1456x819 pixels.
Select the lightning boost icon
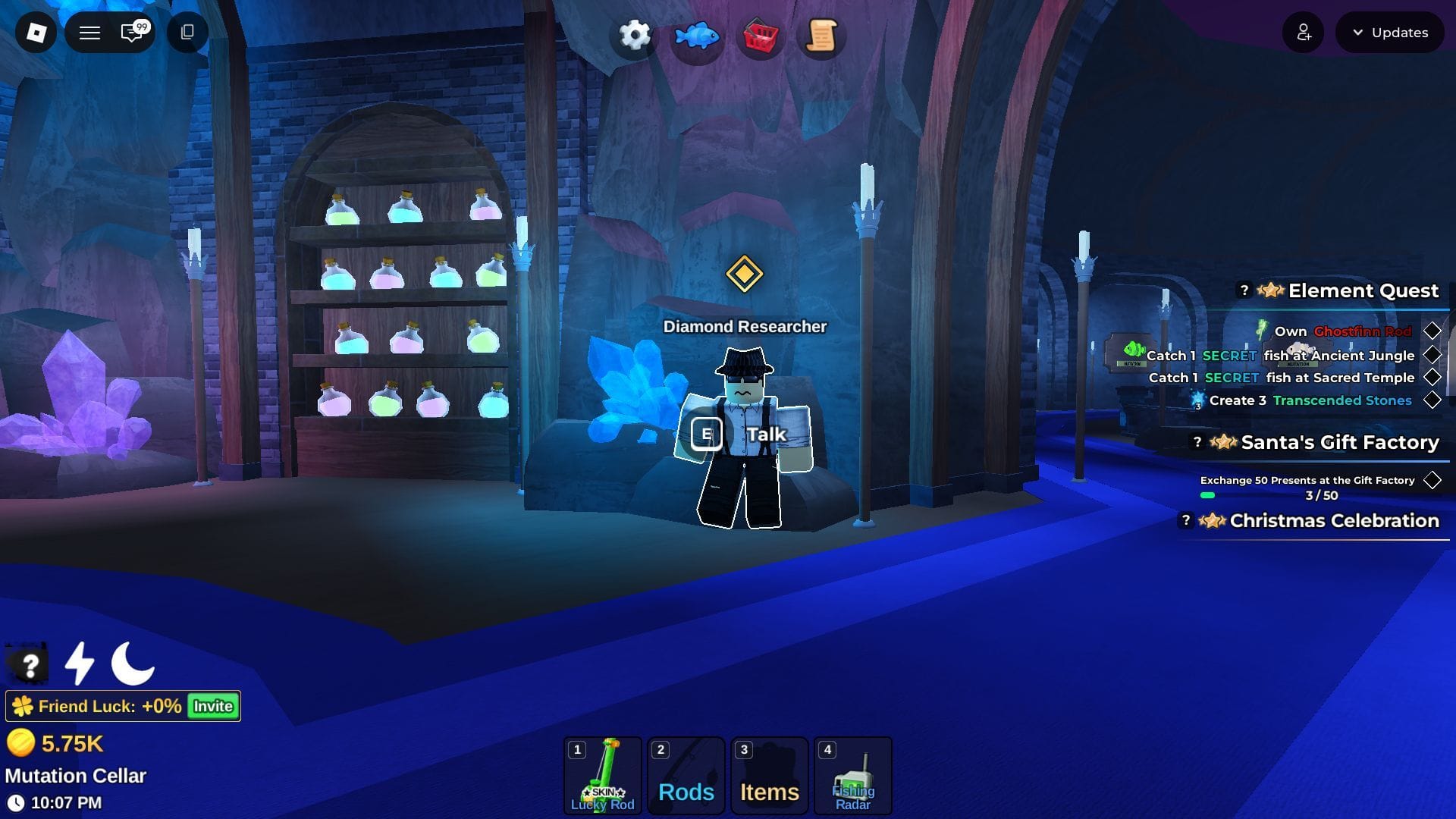click(x=78, y=664)
